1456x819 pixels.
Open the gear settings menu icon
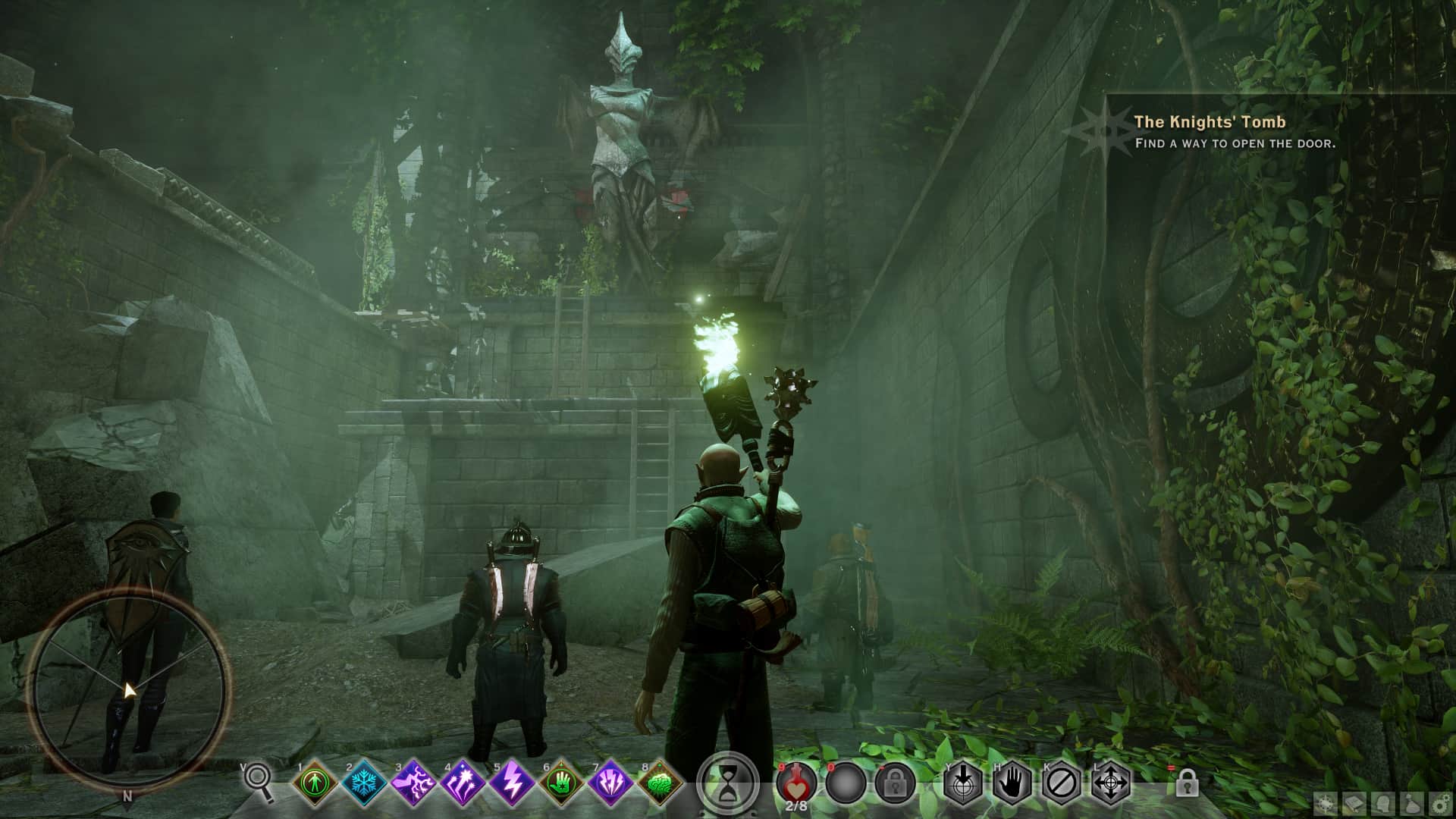pyautogui.click(x=1441, y=804)
